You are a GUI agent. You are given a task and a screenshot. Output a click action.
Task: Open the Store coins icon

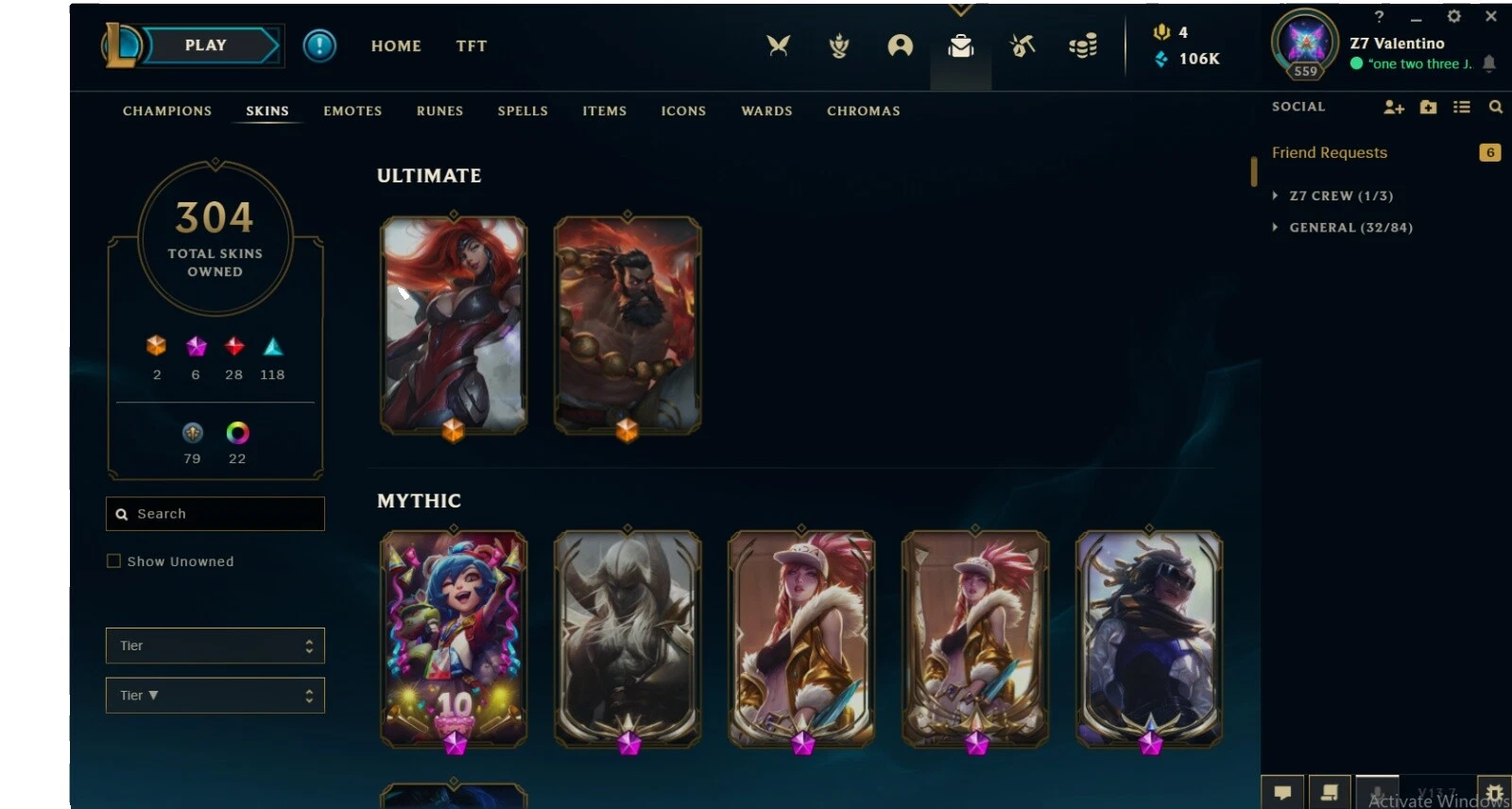pyautogui.click(x=1082, y=45)
